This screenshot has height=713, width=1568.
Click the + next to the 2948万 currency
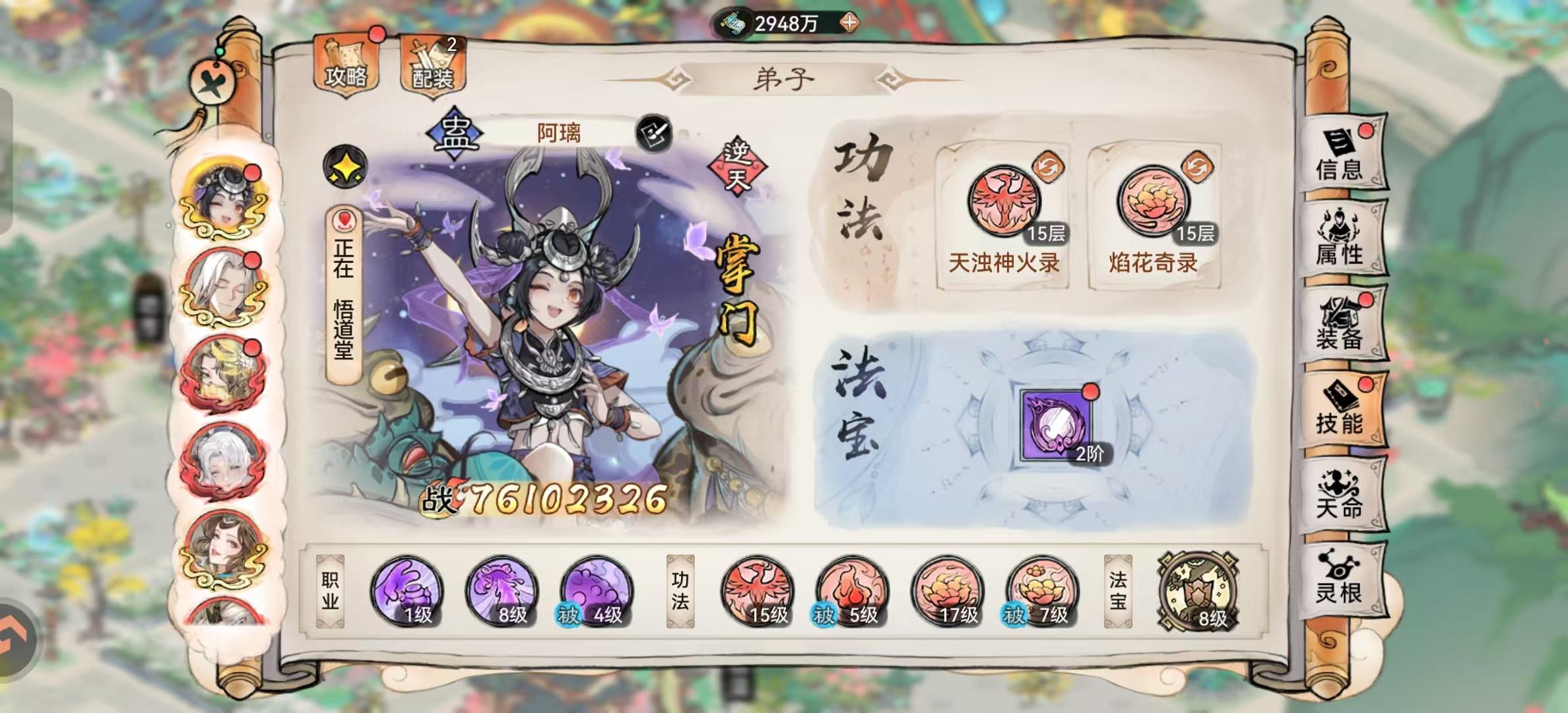coord(849,22)
